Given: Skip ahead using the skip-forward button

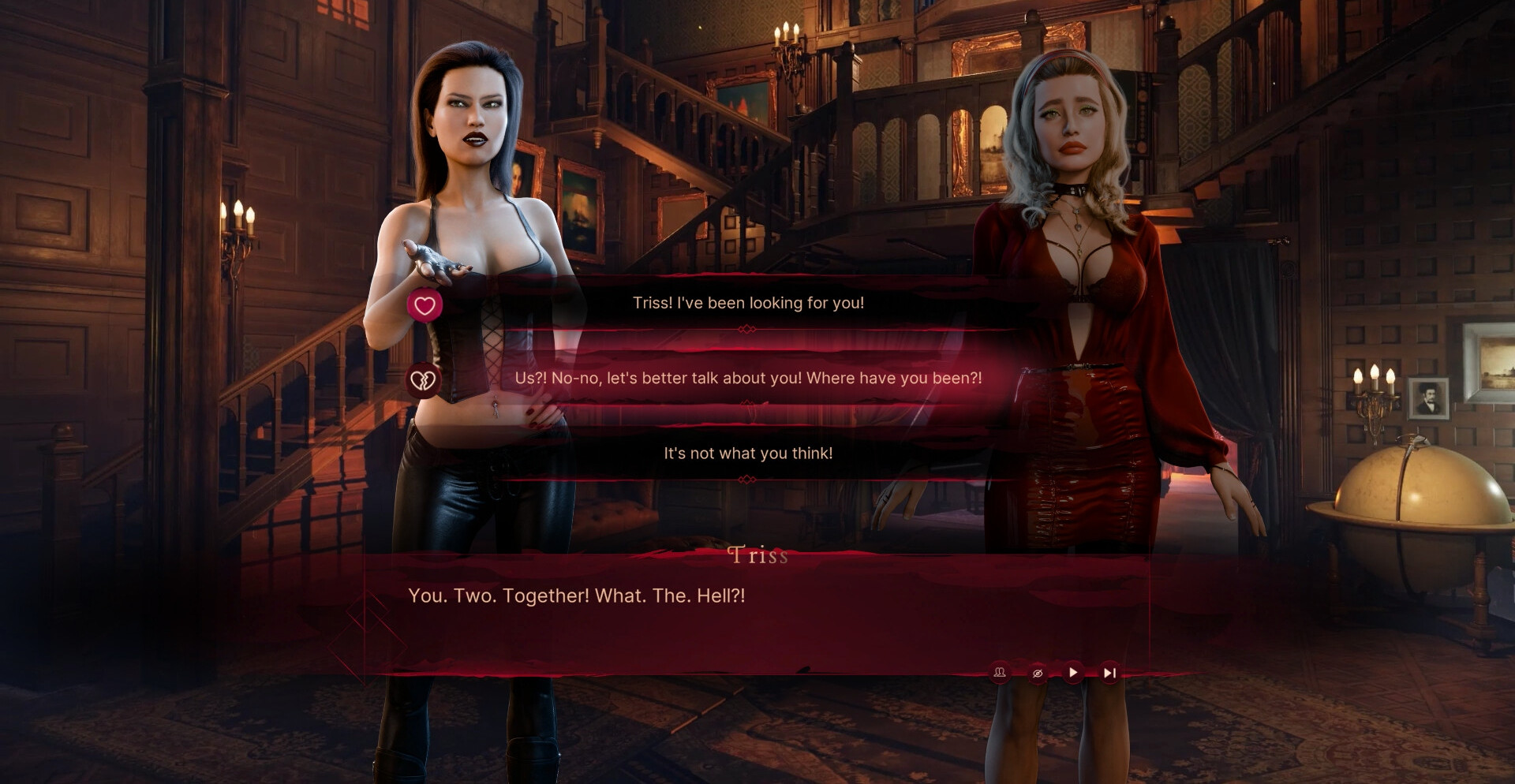Looking at the screenshot, I should point(1109,673).
